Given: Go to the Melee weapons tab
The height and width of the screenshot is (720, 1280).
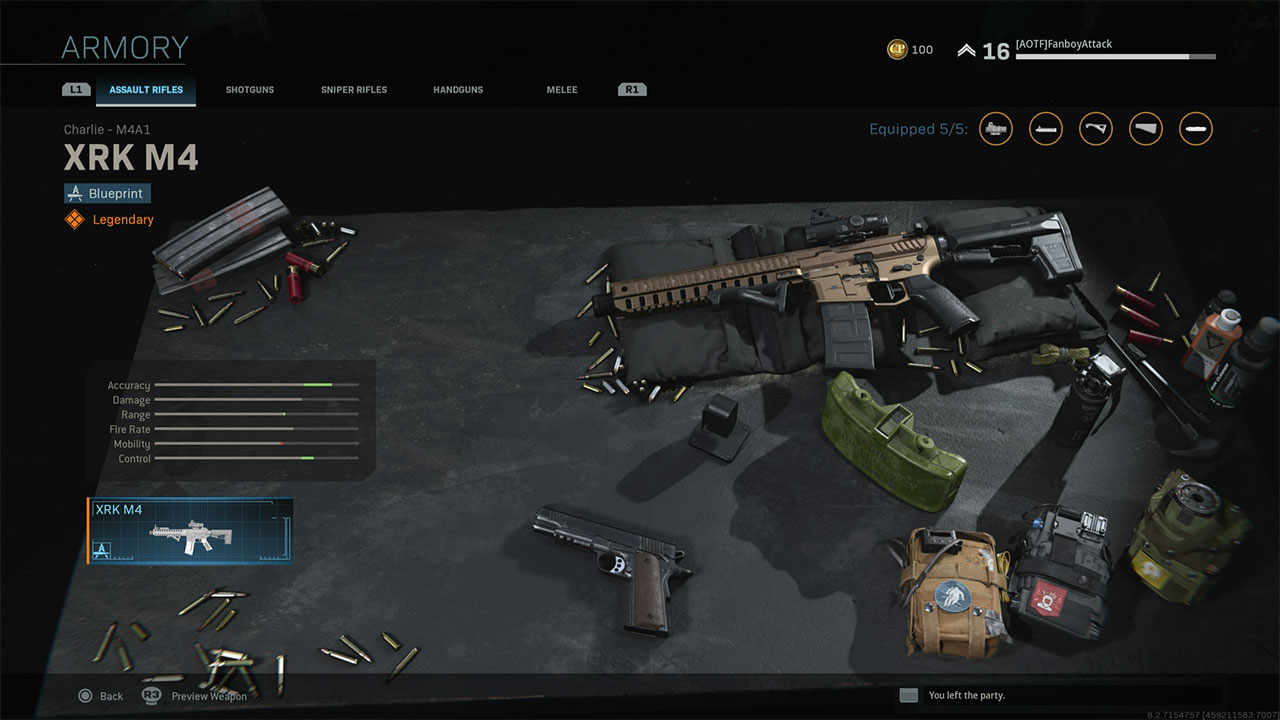Looking at the screenshot, I should tap(562, 90).
